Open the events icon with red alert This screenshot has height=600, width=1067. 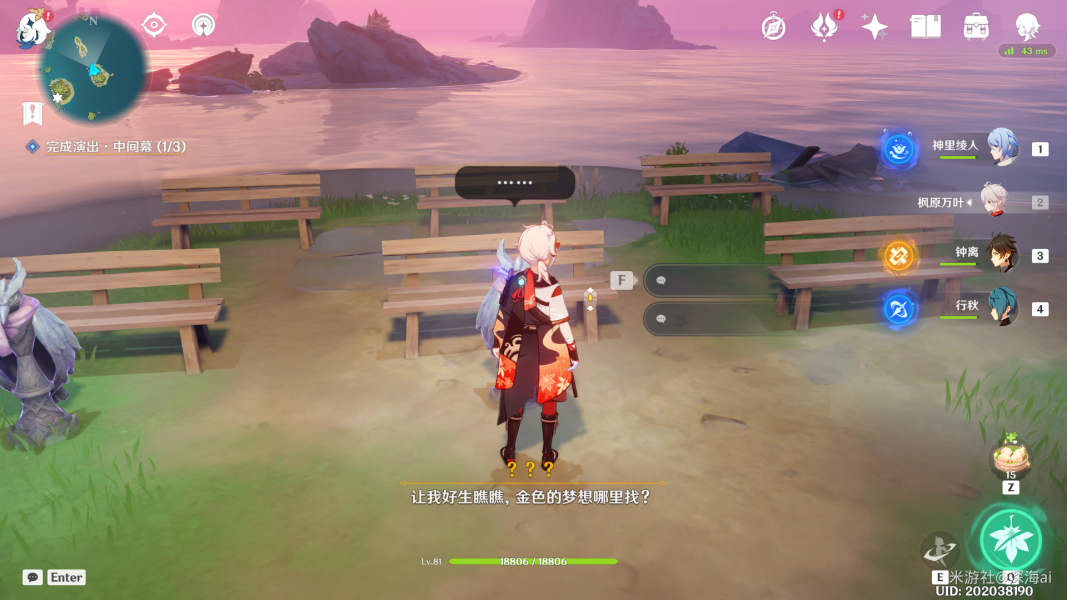(x=824, y=27)
